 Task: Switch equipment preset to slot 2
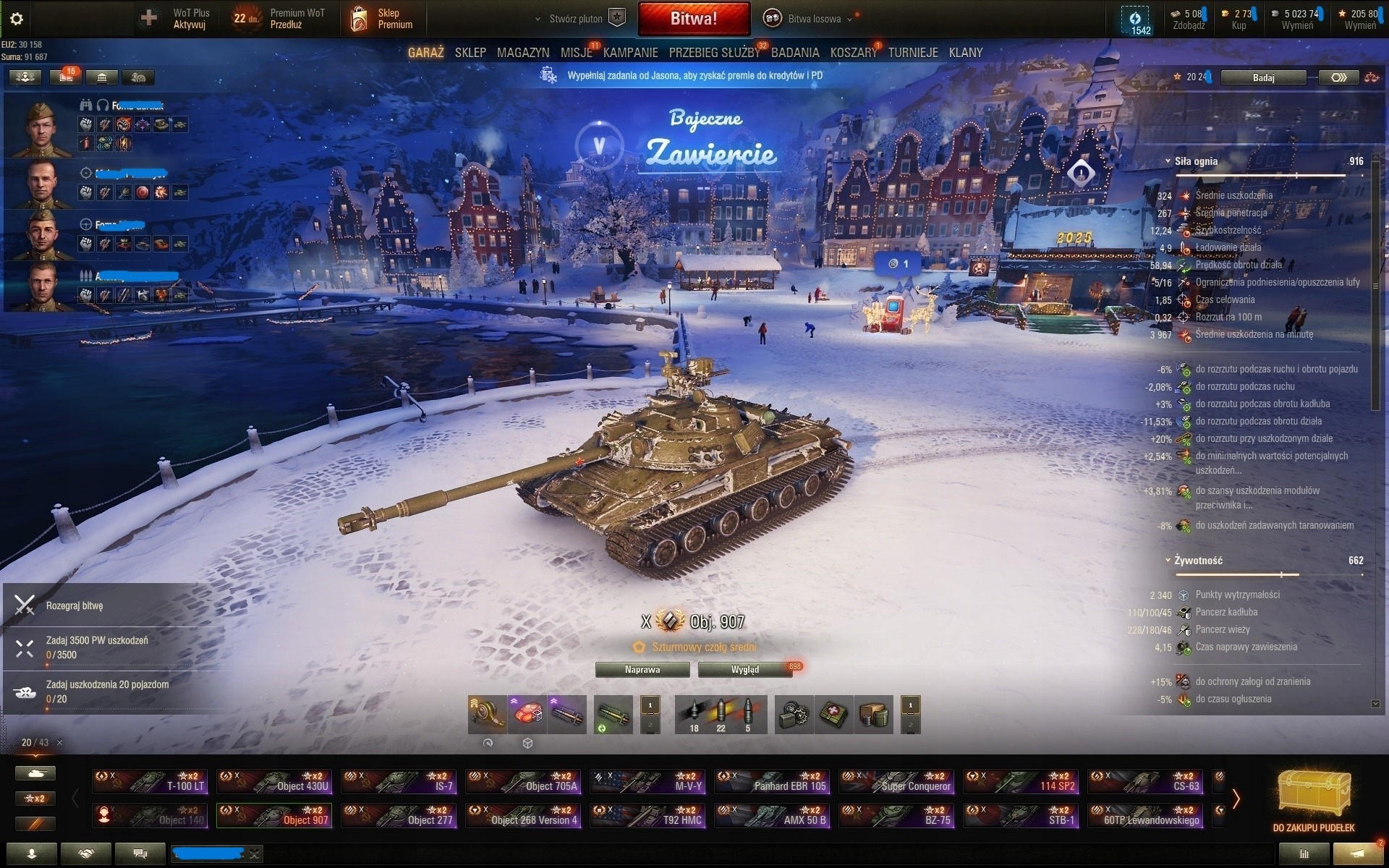click(650, 725)
